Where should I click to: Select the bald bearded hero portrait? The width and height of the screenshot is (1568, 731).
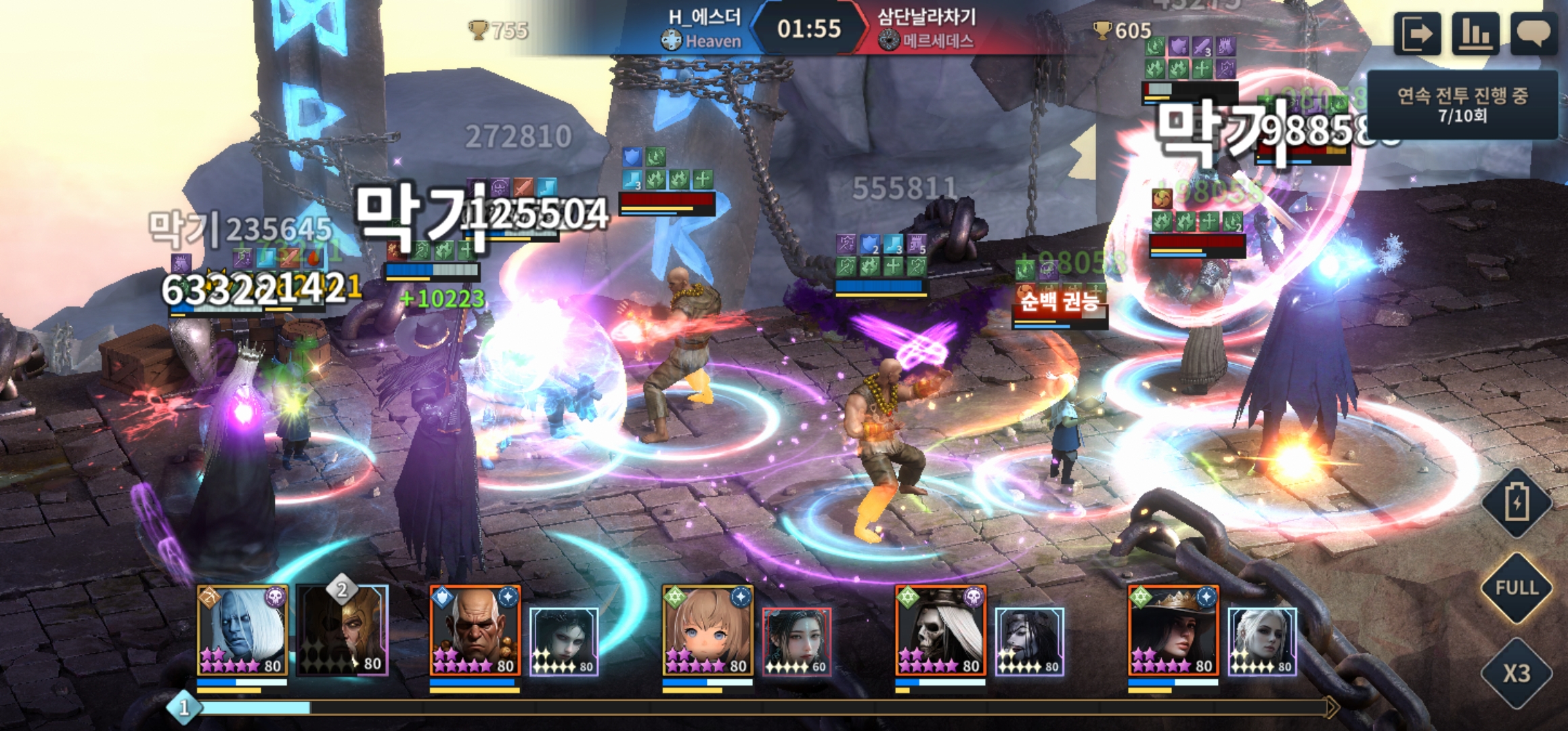(x=475, y=631)
